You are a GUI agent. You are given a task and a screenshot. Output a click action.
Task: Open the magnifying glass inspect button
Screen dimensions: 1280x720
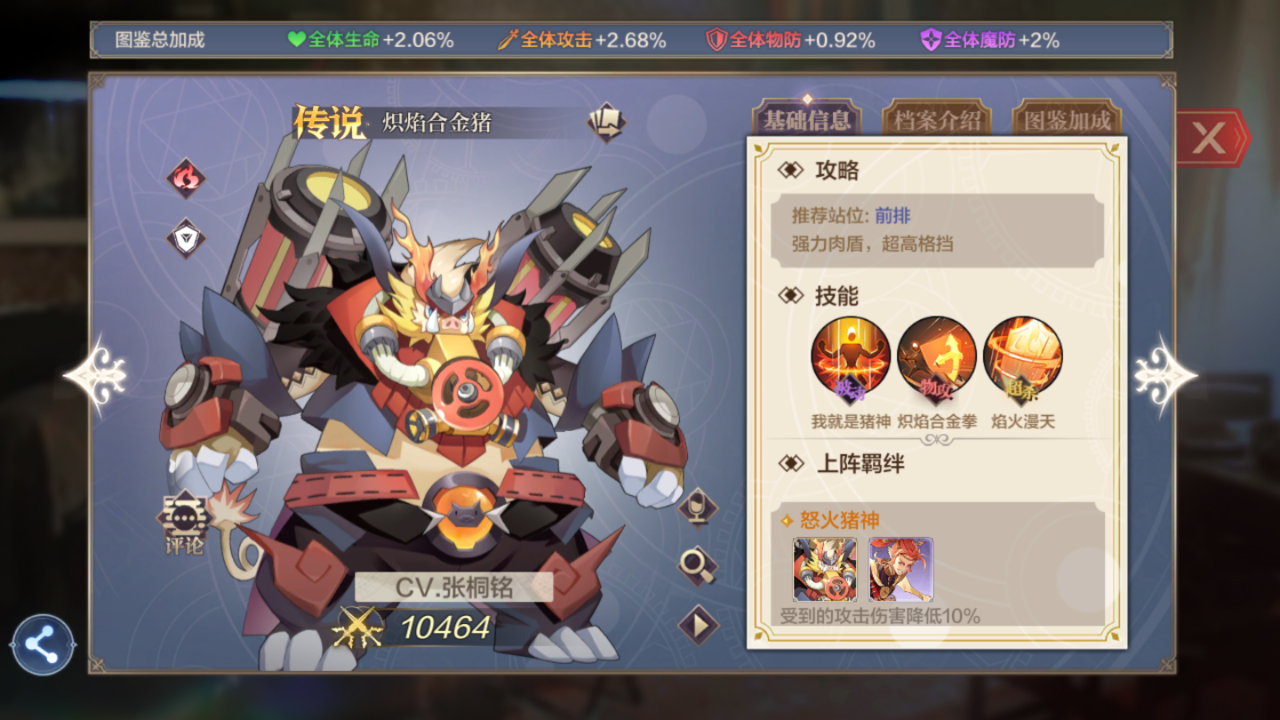pyautogui.click(x=697, y=566)
